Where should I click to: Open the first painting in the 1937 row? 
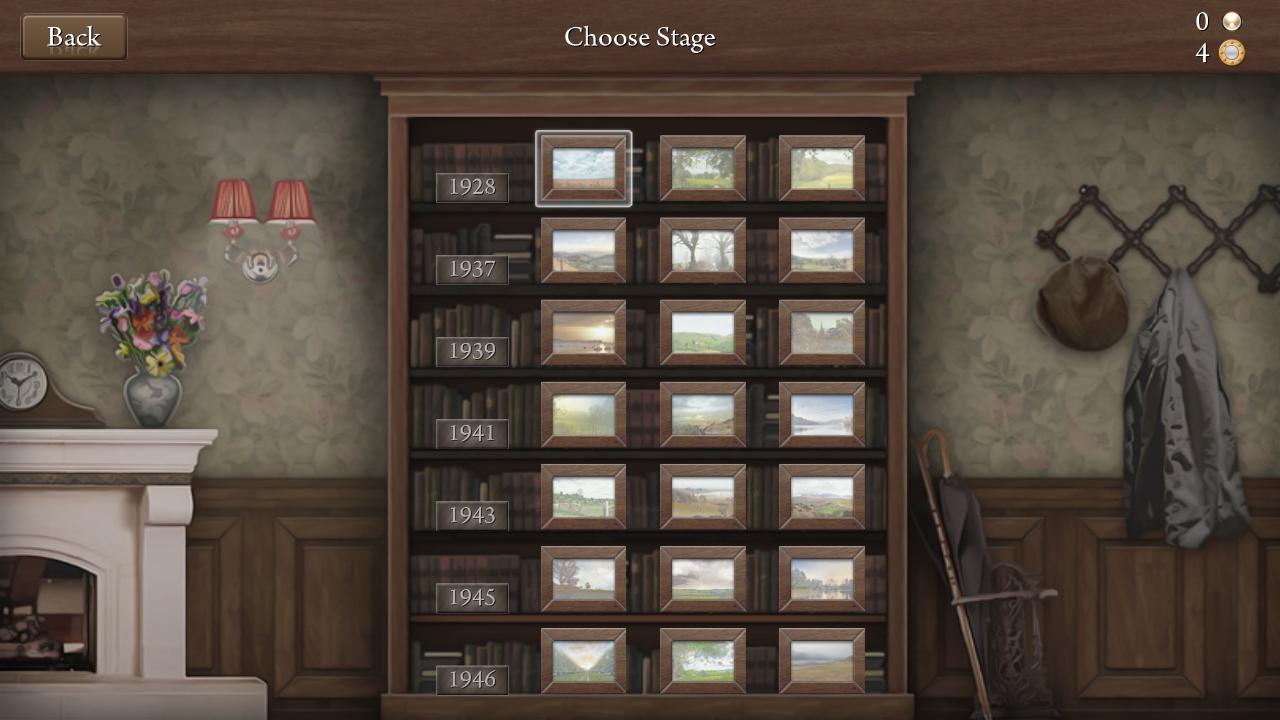point(583,250)
